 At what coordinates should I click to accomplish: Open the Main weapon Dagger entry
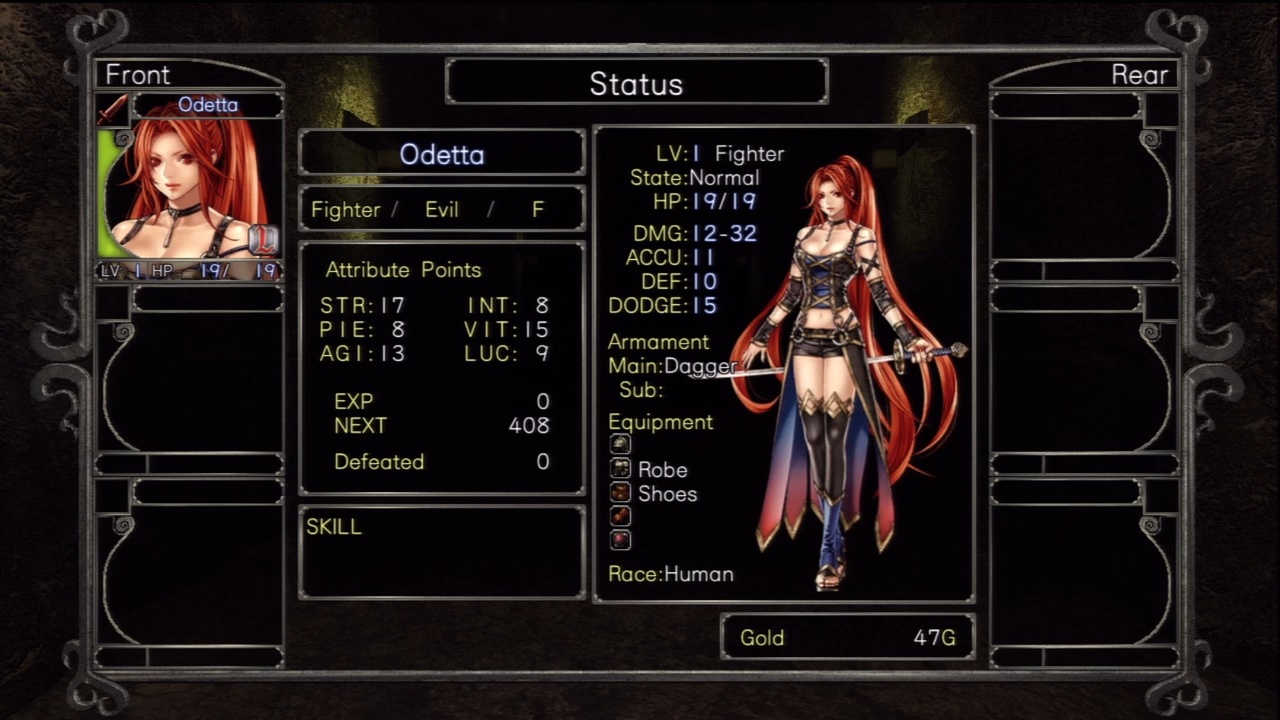click(x=670, y=366)
